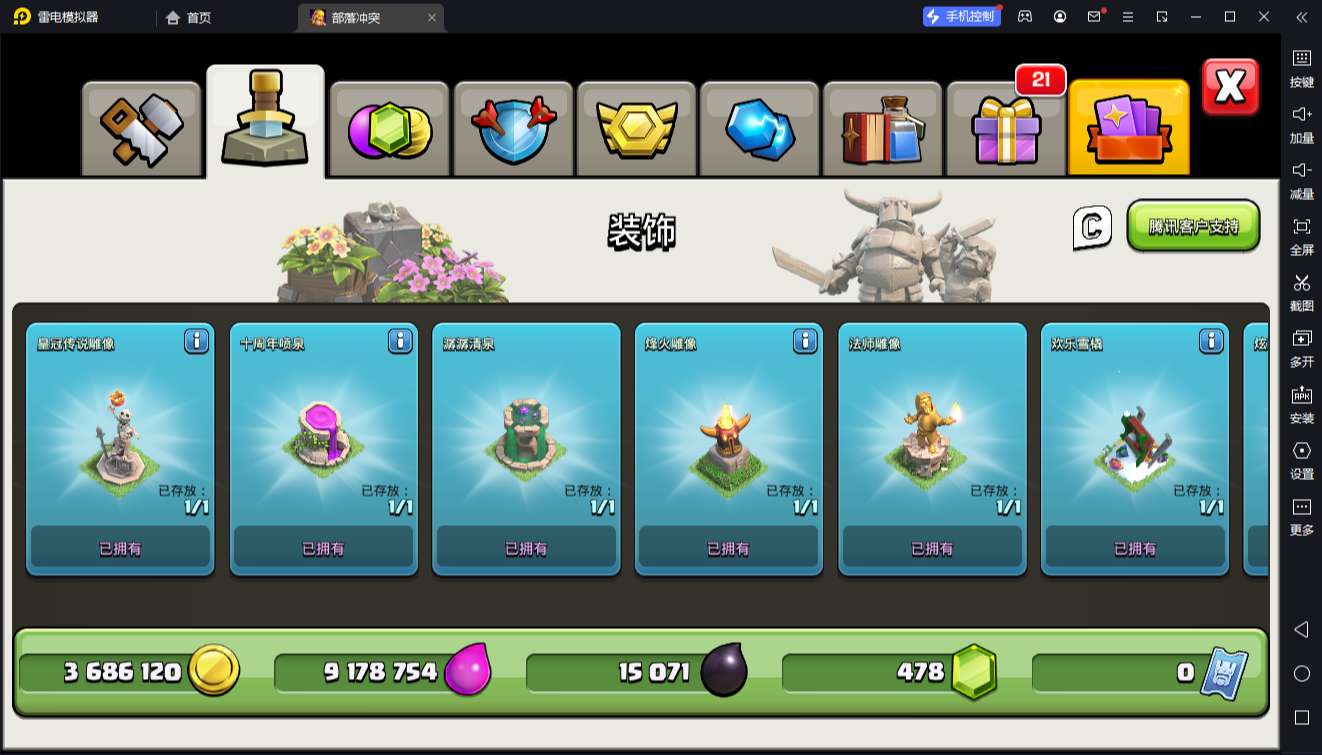Show info for 皇冠传说雕像 decoration
The width and height of the screenshot is (1322, 755).
pyautogui.click(x=196, y=342)
